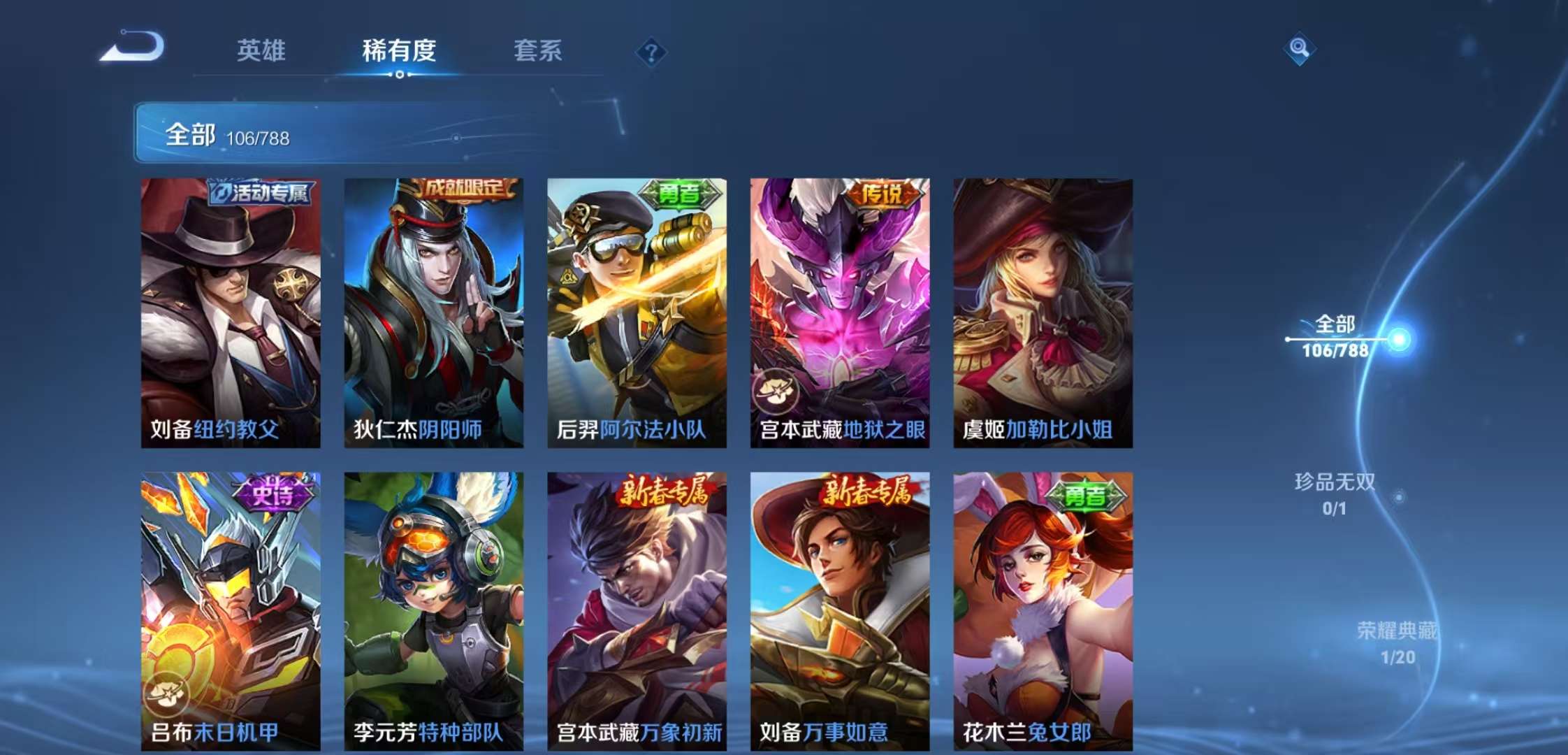Image resolution: width=1568 pixels, height=755 pixels.
Task: Click the 史诗 badge on 吕布 skin
Action: click(274, 494)
